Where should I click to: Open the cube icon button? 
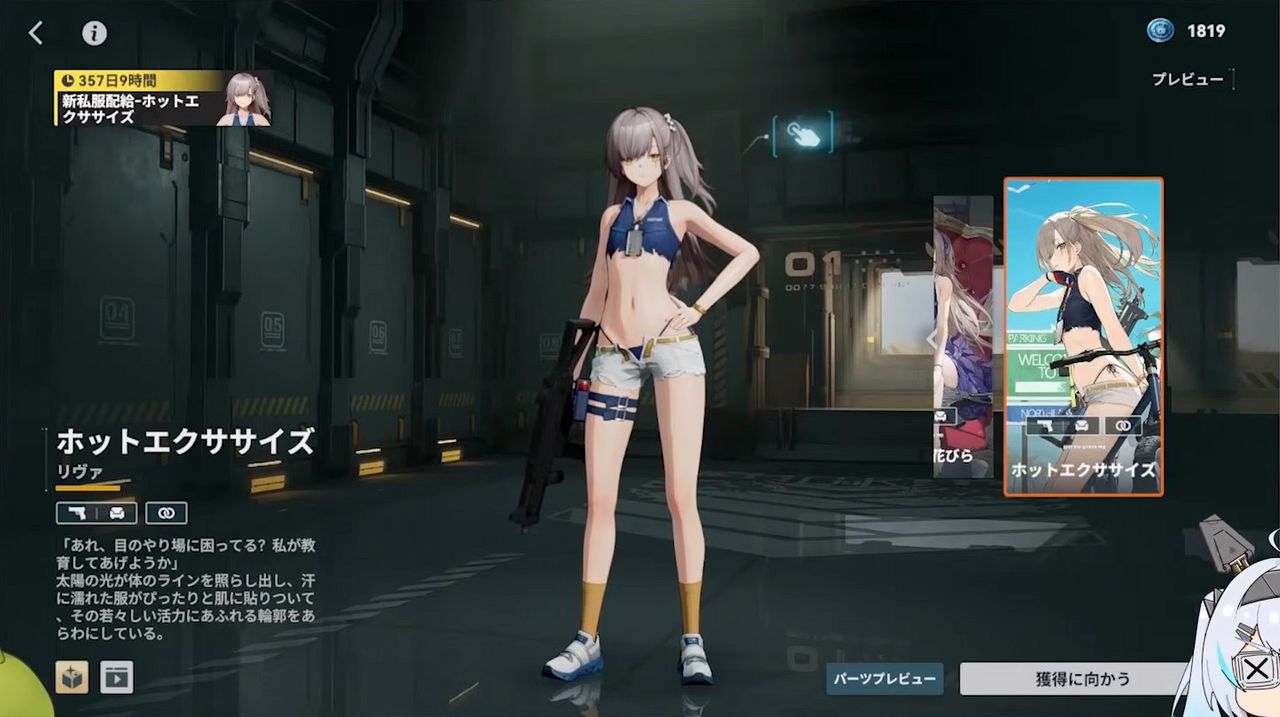point(71,677)
